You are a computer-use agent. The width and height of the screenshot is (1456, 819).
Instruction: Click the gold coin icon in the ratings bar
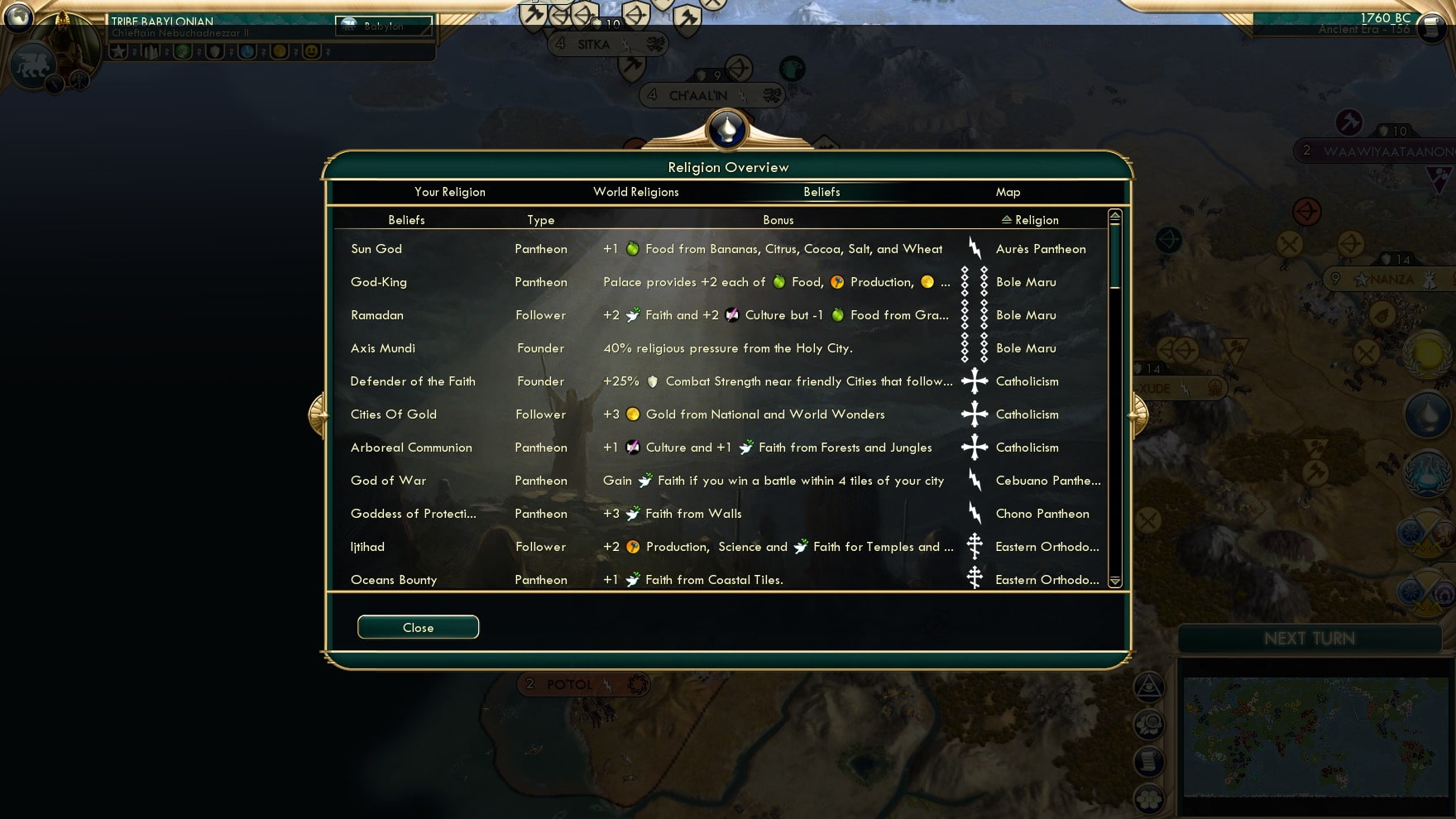coord(280,51)
